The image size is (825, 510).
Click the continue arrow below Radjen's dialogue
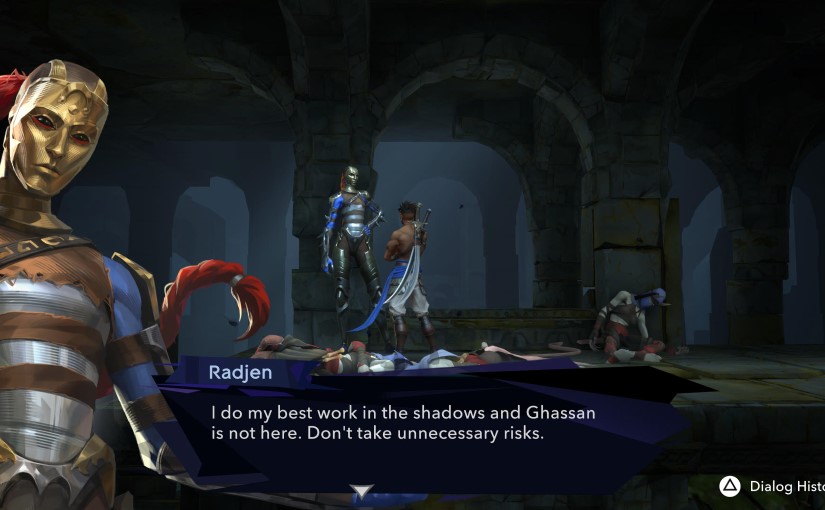(x=361, y=491)
